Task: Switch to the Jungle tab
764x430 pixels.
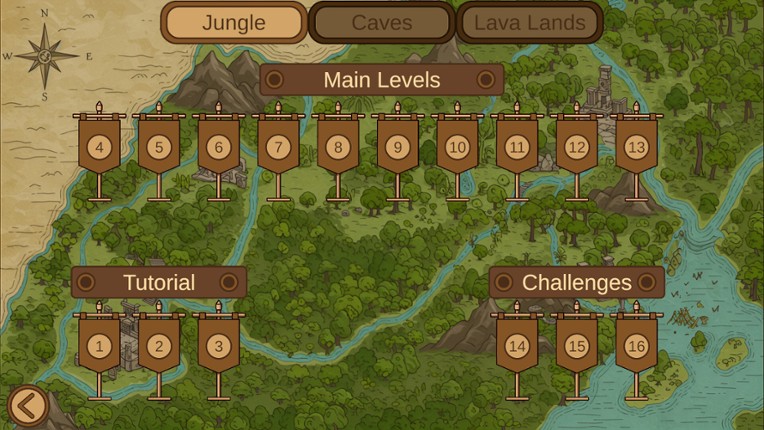Action: tap(234, 23)
